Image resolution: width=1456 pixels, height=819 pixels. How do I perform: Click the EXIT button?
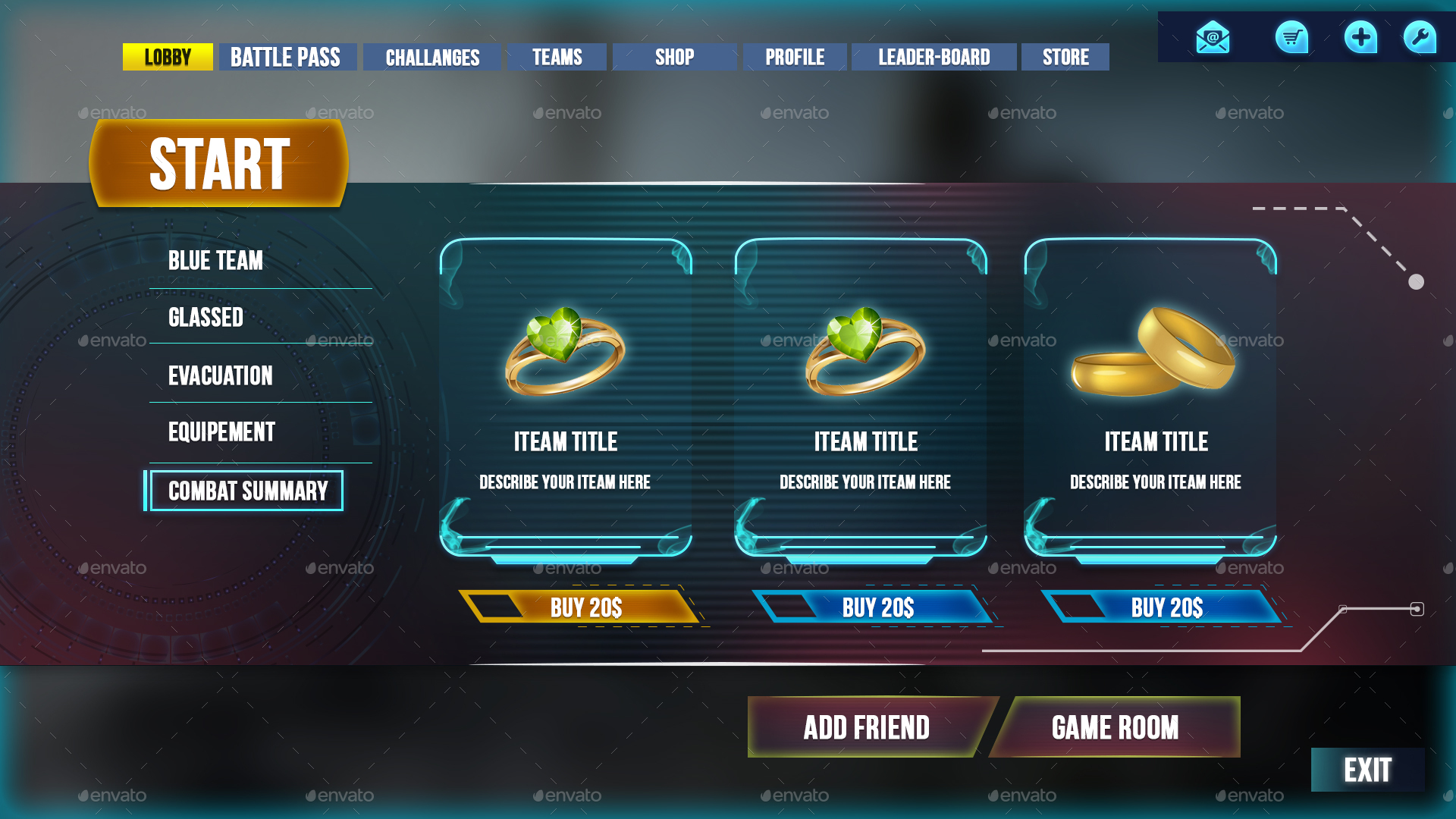[1367, 770]
